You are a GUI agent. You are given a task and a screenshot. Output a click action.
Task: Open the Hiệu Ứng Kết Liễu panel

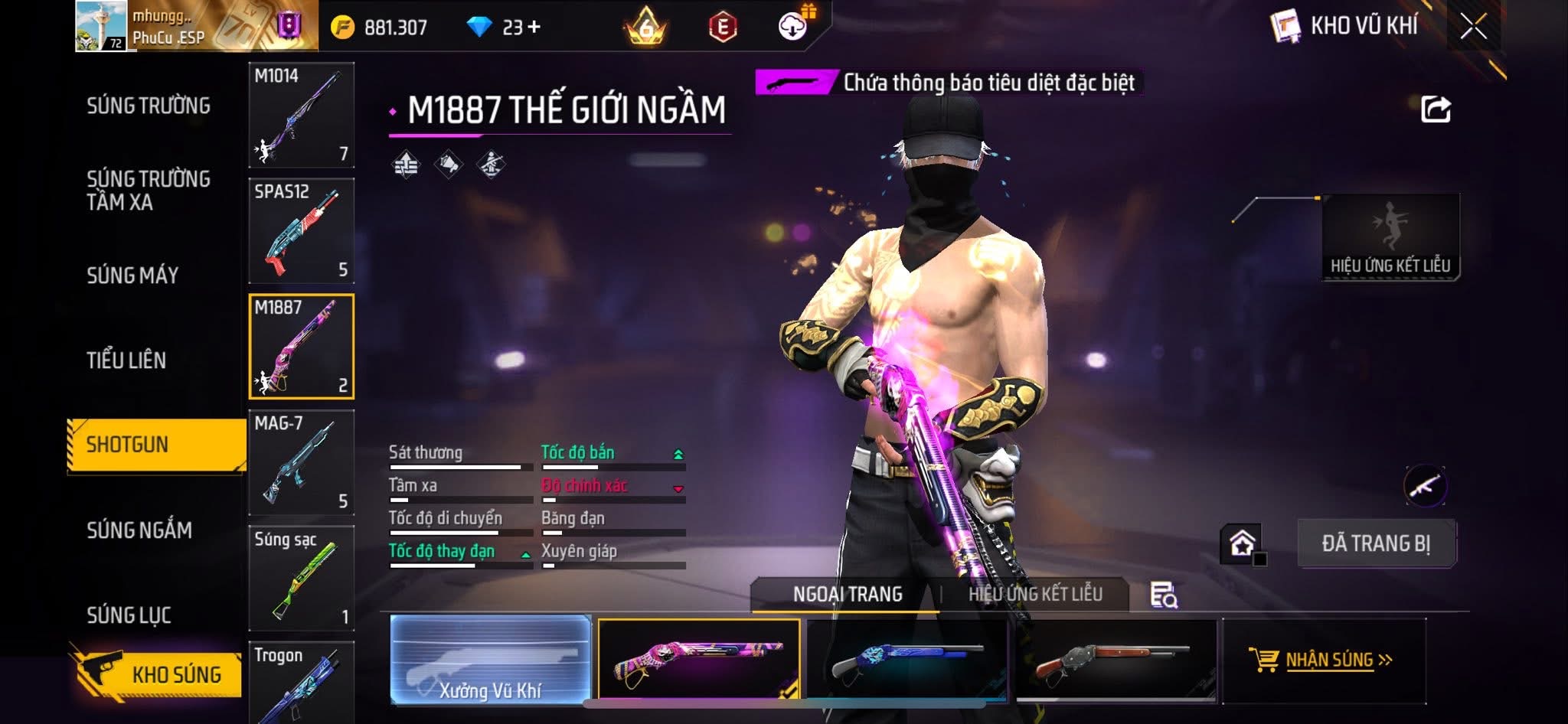[1390, 237]
